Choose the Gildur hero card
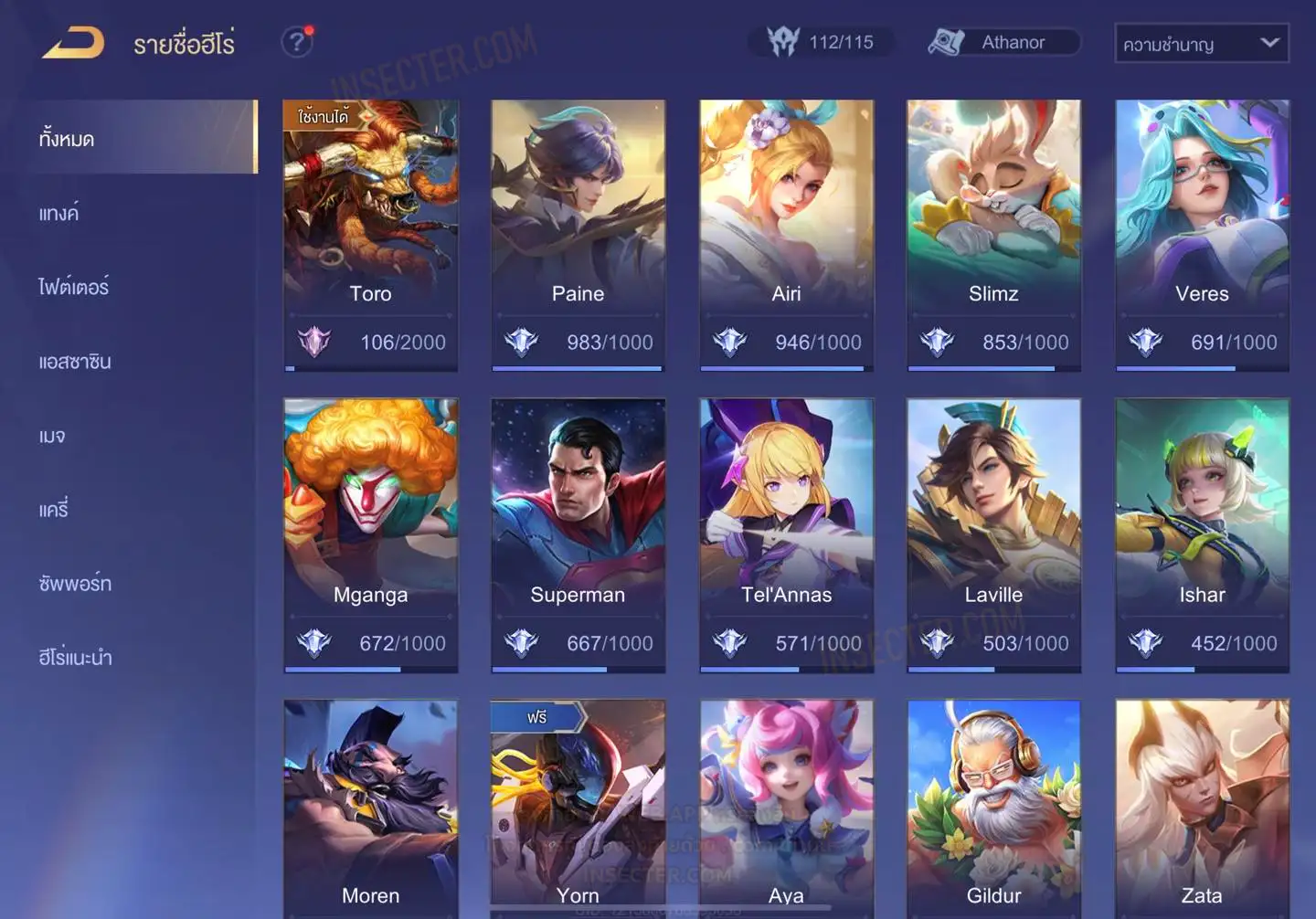The width and height of the screenshot is (1316, 919). 993,808
